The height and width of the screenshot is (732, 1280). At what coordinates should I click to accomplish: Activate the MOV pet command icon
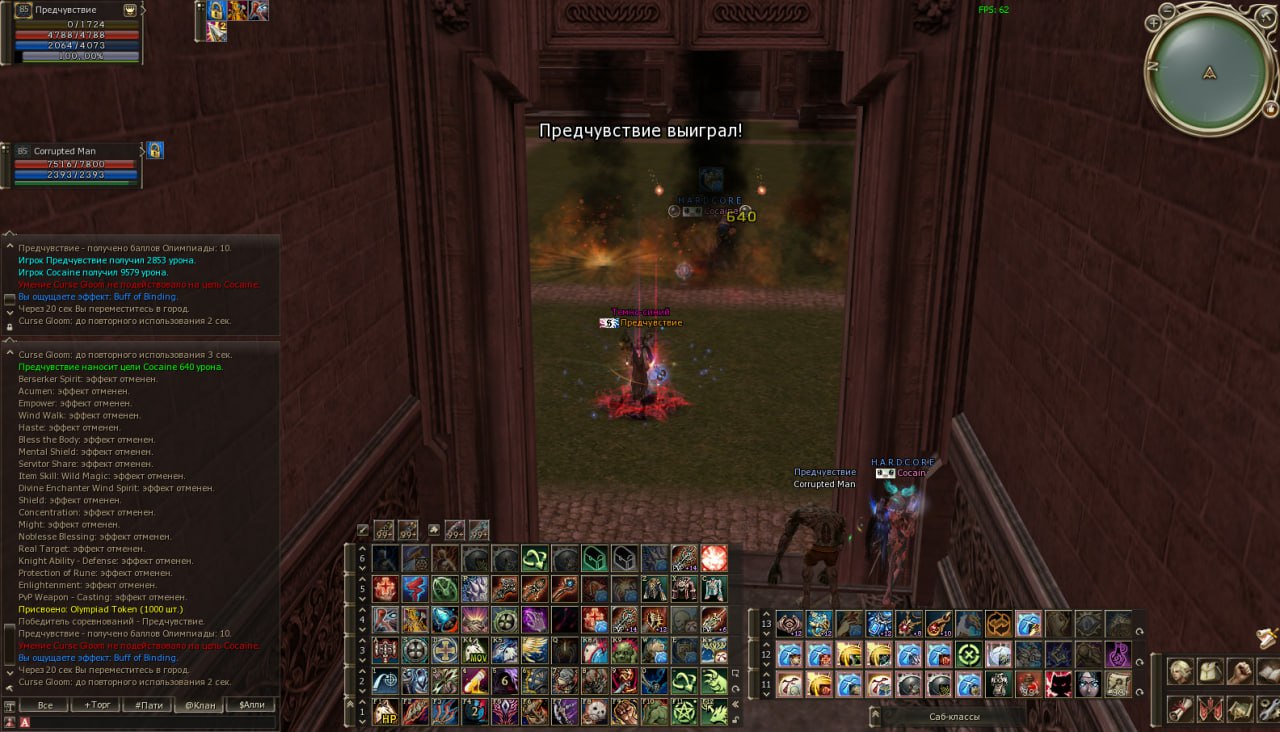coord(476,651)
